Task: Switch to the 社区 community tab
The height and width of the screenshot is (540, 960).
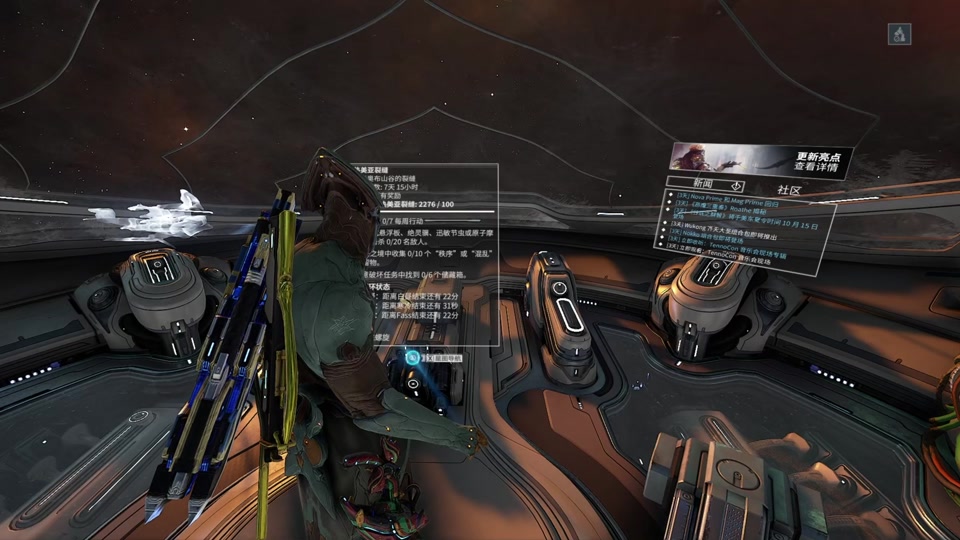Action: pyautogui.click(x=789, y=190)
